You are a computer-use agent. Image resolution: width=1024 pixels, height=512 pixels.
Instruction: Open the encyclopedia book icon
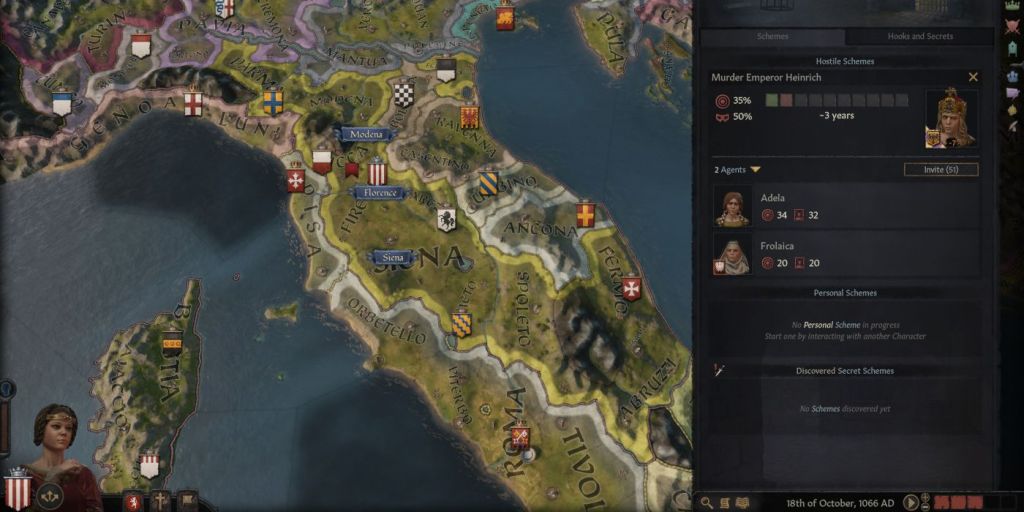click(742, 503)
